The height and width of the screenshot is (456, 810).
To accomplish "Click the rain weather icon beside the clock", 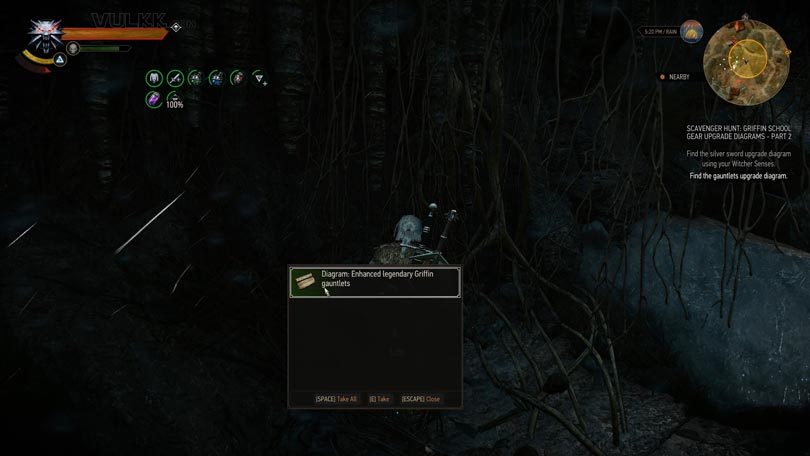I will [691, 32].
